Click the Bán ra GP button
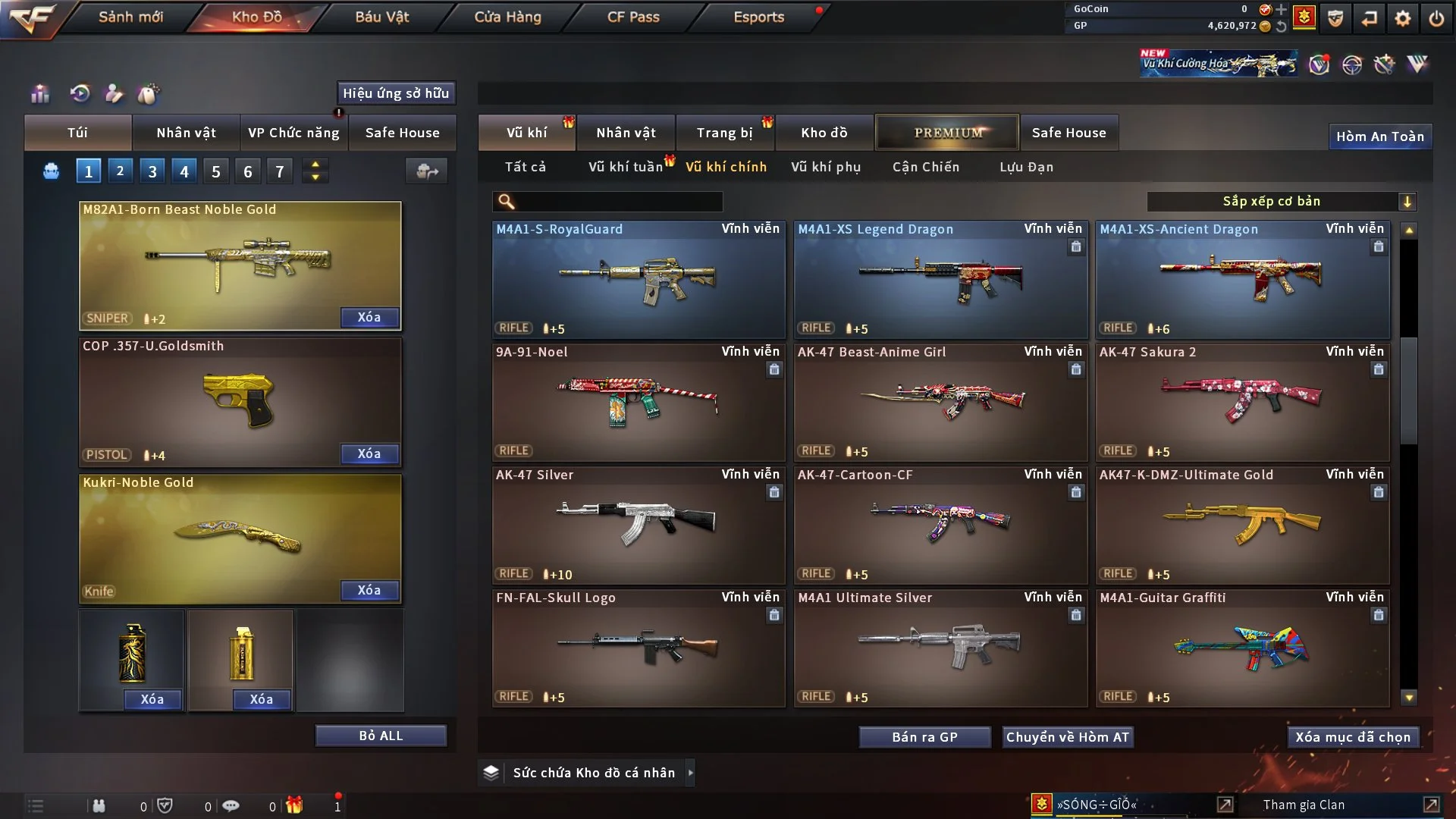 [924, 737]
